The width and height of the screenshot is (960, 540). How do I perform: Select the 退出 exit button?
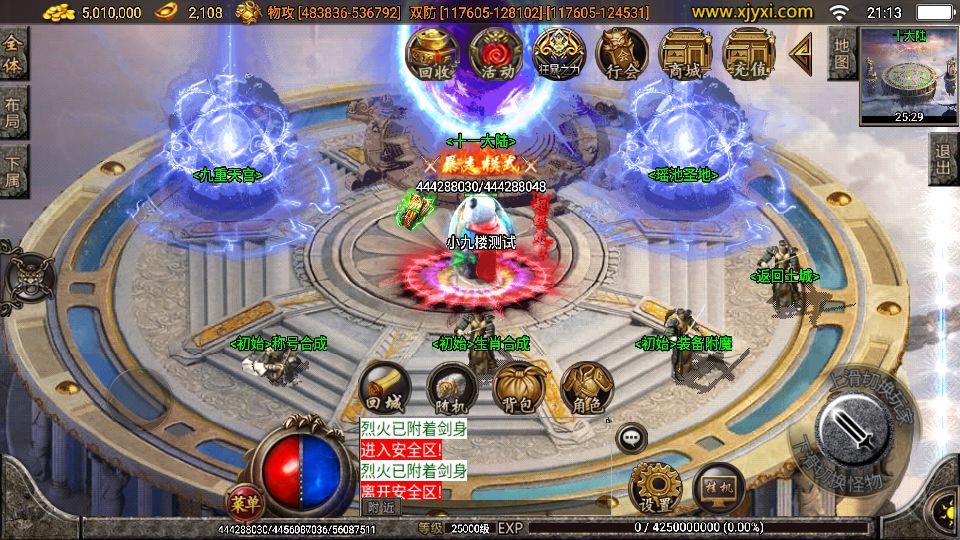click(943, 158)
